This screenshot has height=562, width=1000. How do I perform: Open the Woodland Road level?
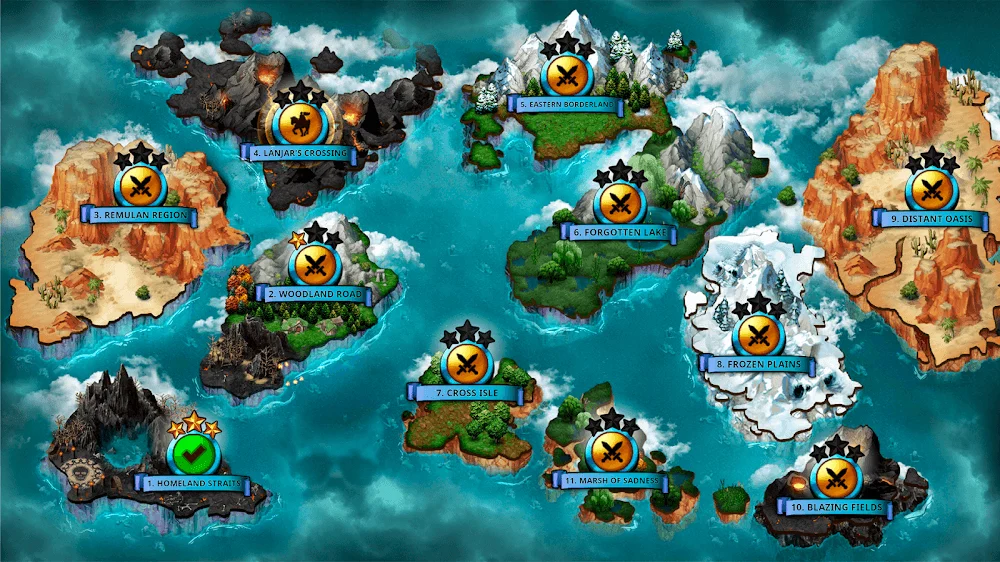tap(316, 265)
